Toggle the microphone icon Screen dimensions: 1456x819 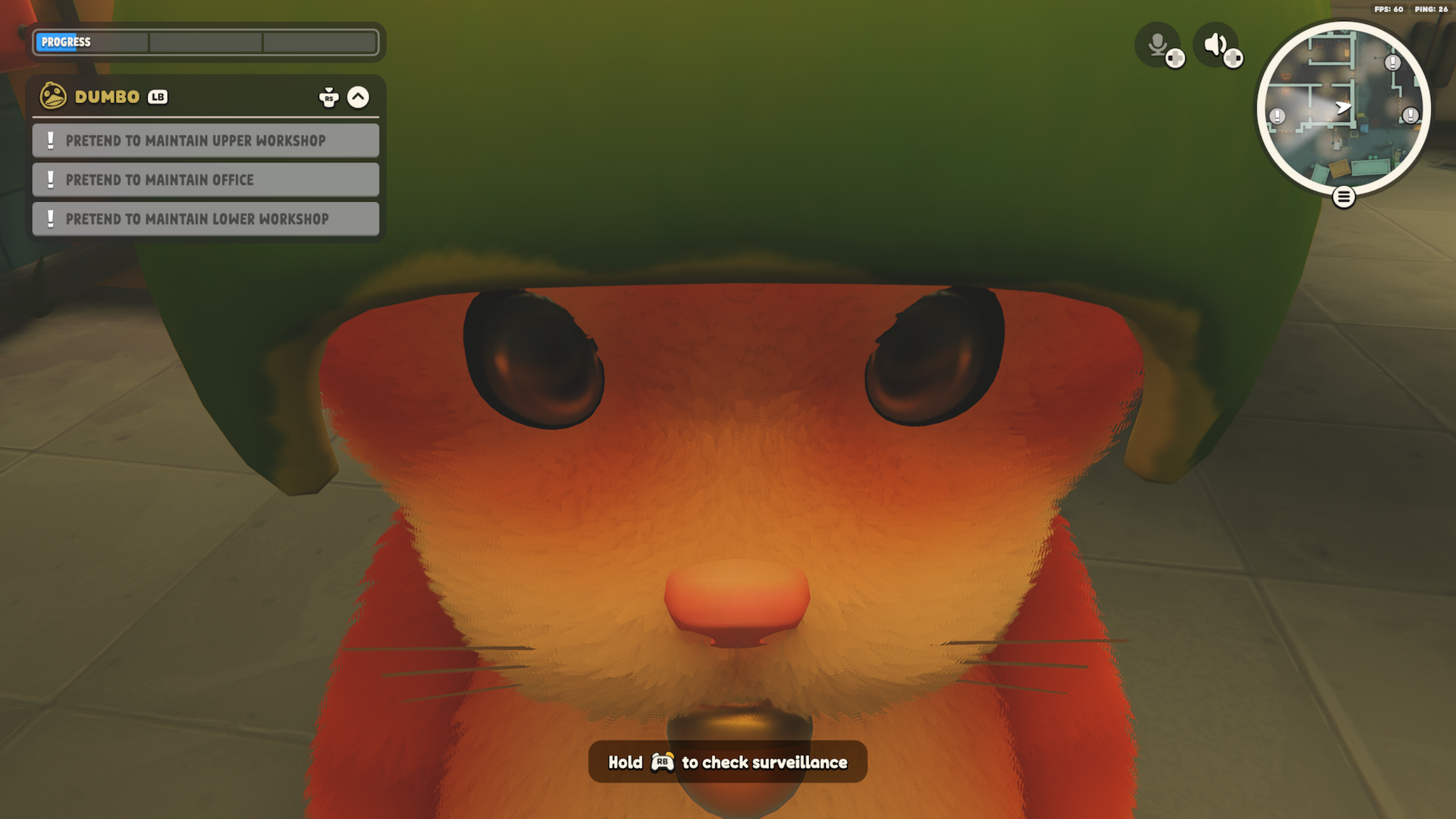(x=1157, y=45)
